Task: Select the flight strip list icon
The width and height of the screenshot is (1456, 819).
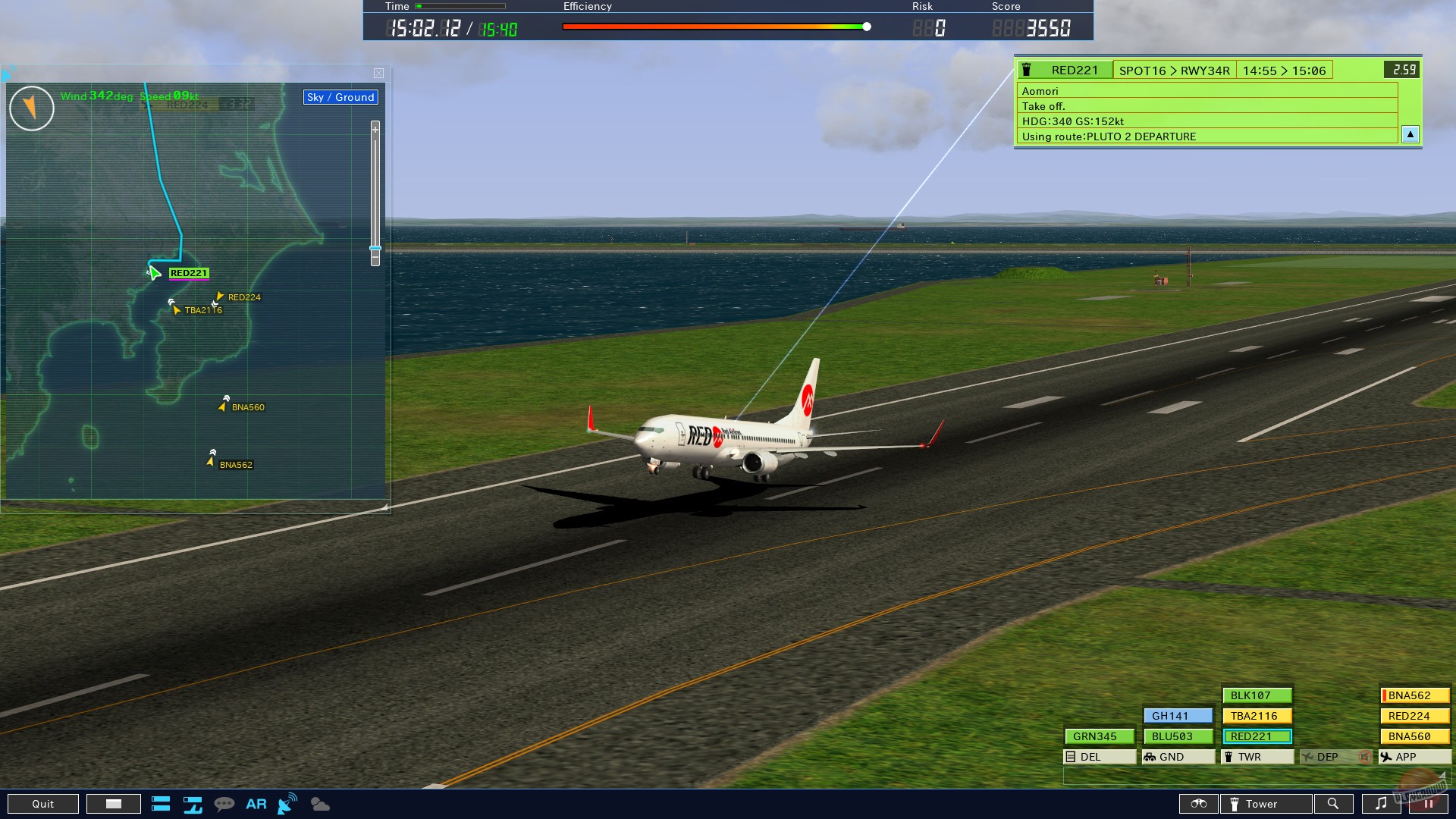Action: point(161,803)
